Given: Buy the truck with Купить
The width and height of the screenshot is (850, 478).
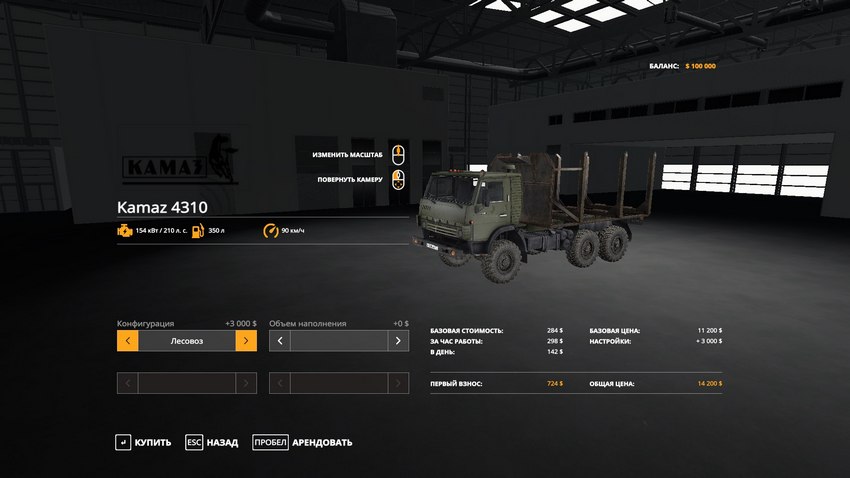Looking at the screenshot, I should (x=143, y=442).
